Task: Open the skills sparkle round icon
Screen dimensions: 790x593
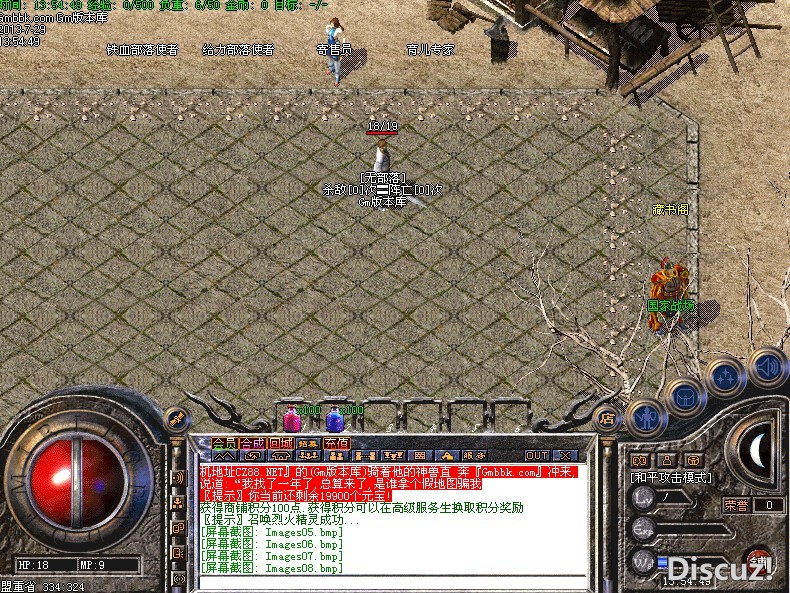Action: [x=723, y=378]
